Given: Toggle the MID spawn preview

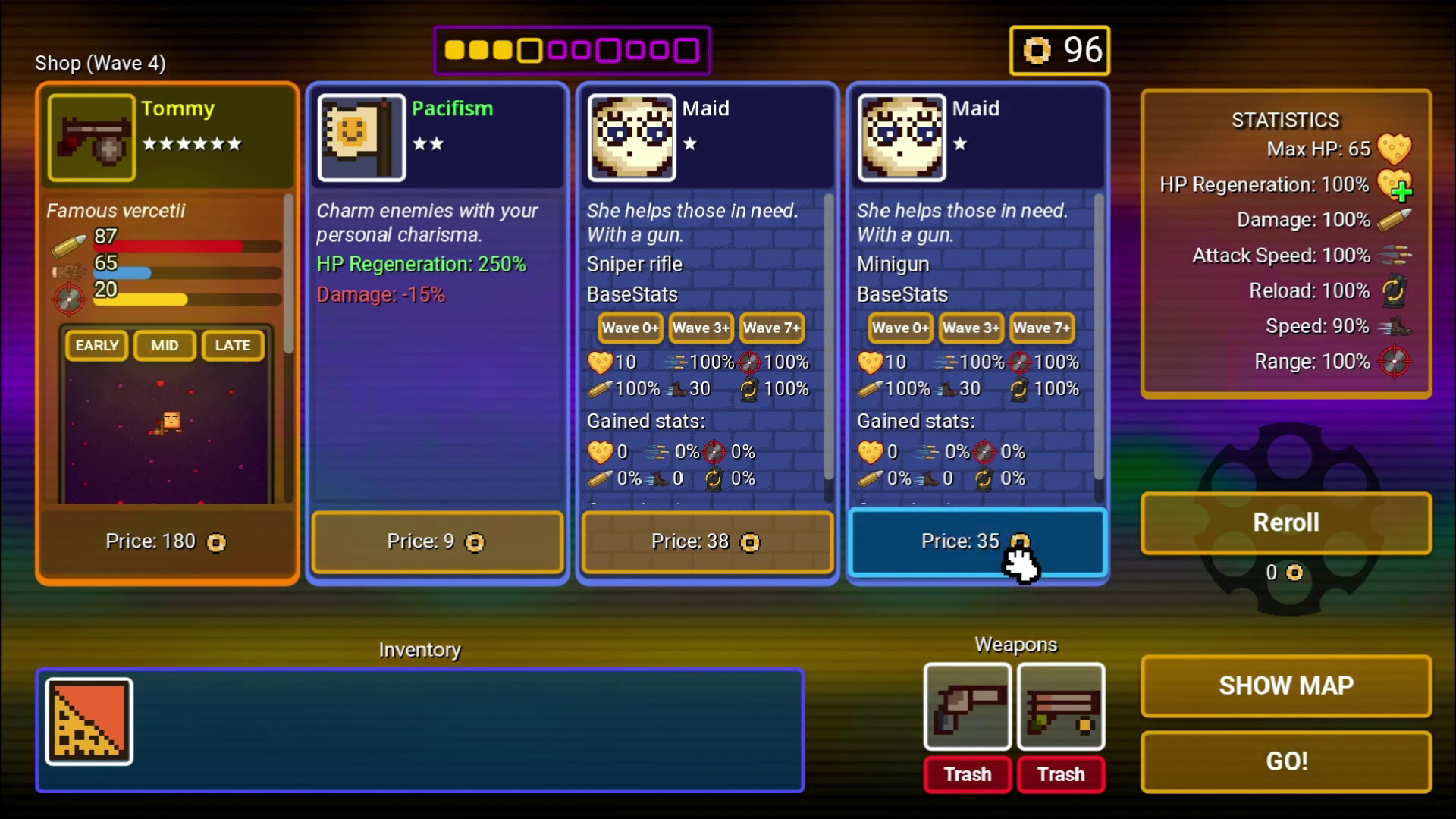Looking at the screenshot, I should point(164,345).
